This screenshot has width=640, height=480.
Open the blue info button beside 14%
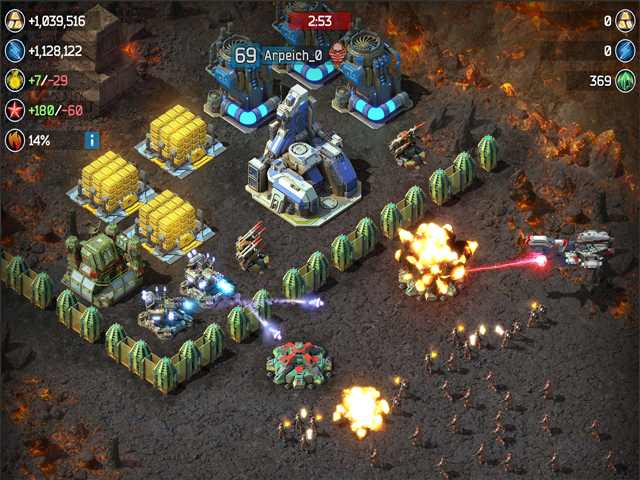92,140
